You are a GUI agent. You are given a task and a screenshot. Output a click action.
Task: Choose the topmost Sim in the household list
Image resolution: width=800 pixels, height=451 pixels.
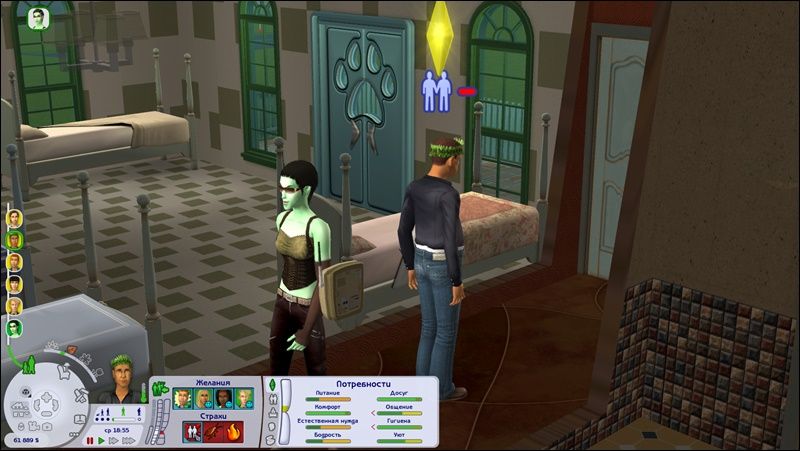point(15,217)
